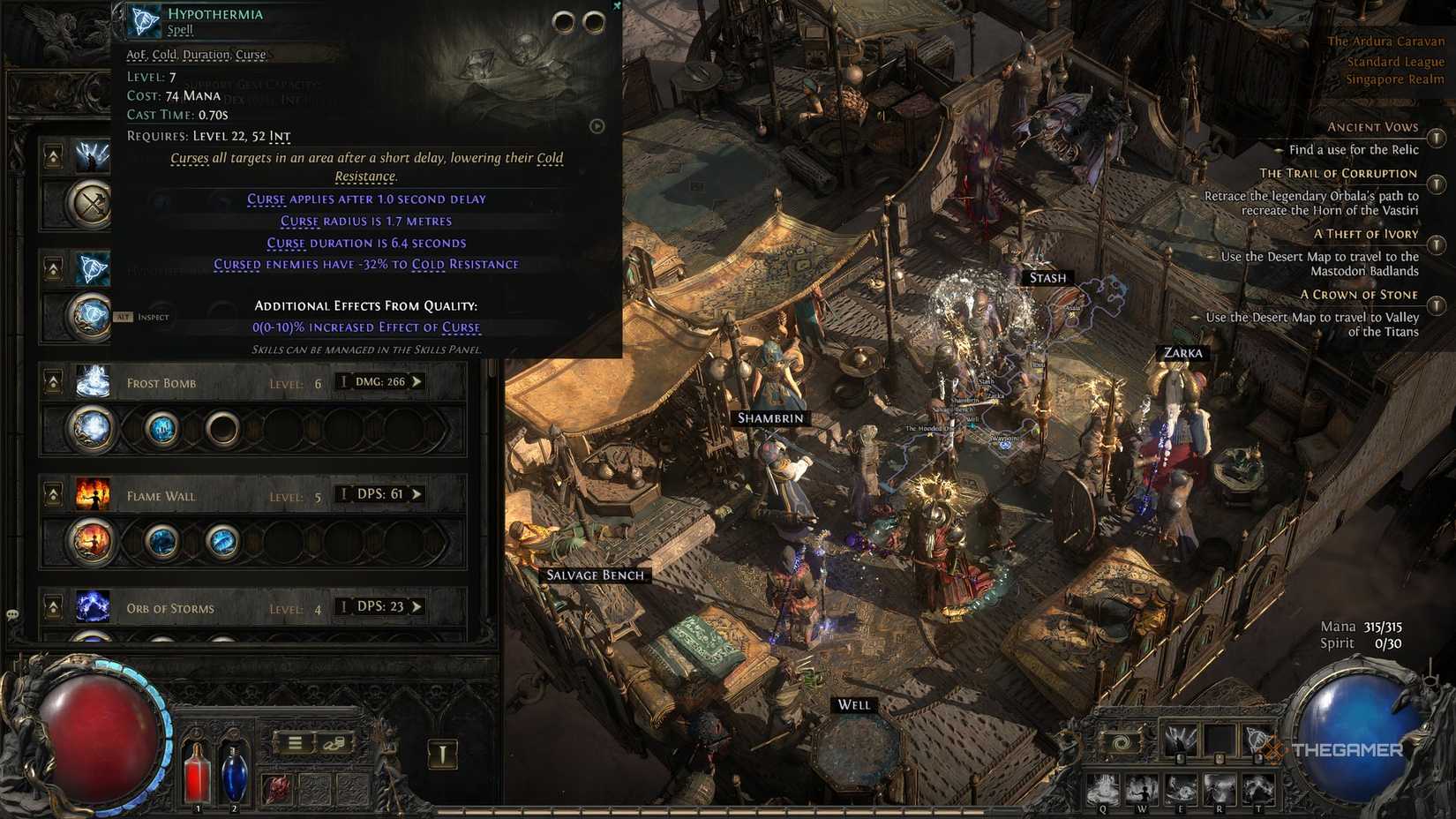The height and width of the screenshot is (819, 1456).
Task: Show Orb of Storms DPS 23 details
Action: pyautogui.click(x=417, y=607)
